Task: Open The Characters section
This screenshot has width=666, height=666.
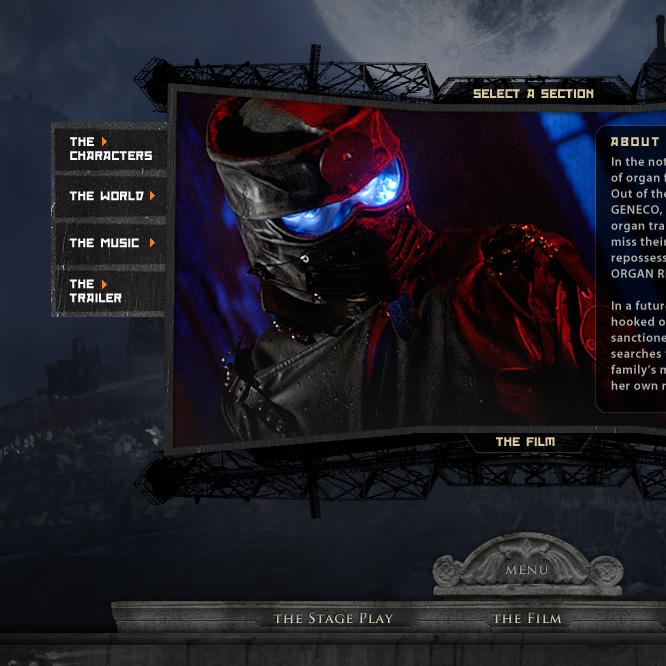Action: [110, 149]
